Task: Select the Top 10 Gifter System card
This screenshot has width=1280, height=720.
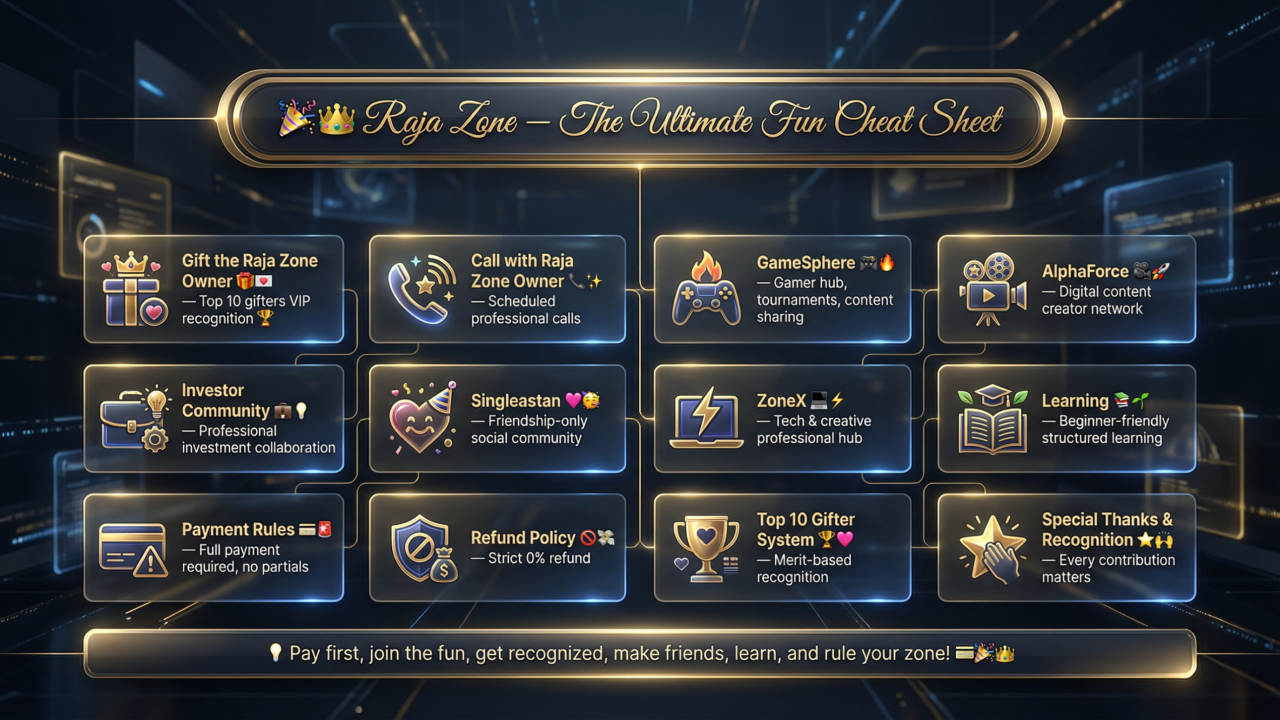Action: click(x=782, y=547)
